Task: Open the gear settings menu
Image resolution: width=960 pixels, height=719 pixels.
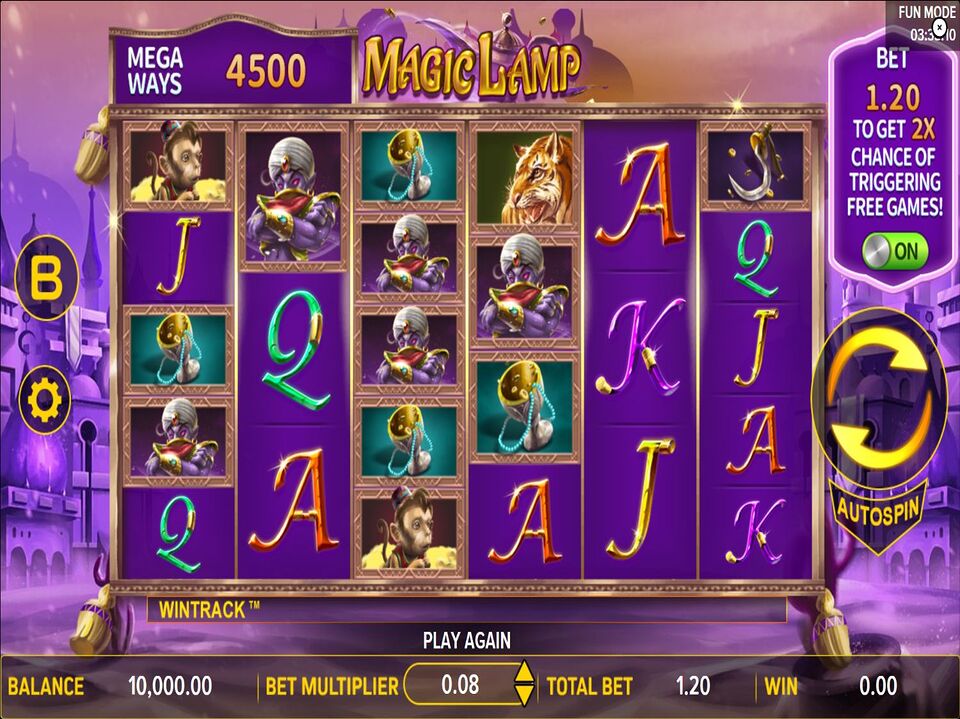Action: [x=46, y=399]
